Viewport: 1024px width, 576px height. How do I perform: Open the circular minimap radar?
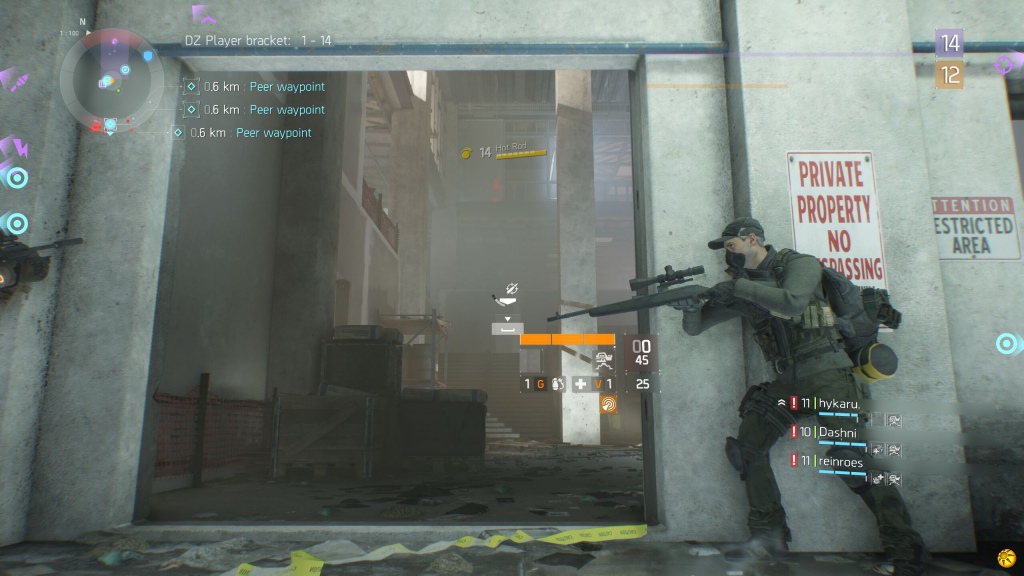(x=110, y=80)
